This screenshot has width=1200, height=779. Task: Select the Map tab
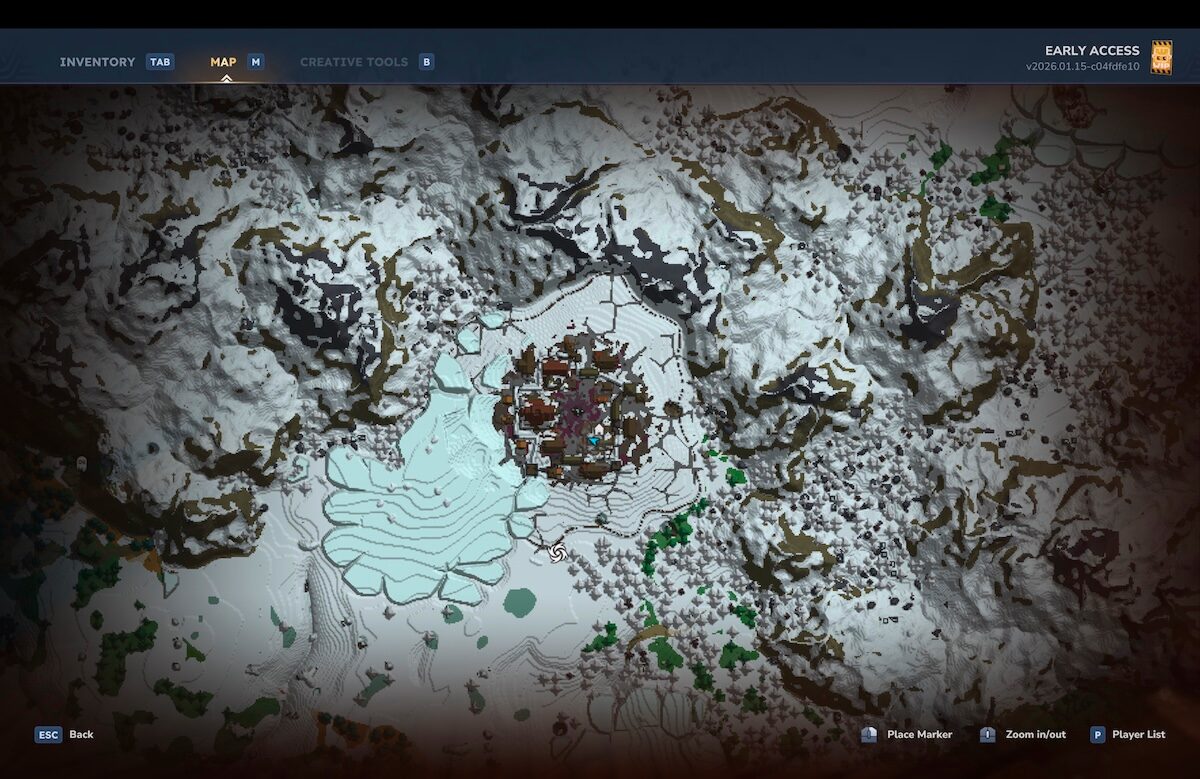pyautogui.click(x=223, y=62)
